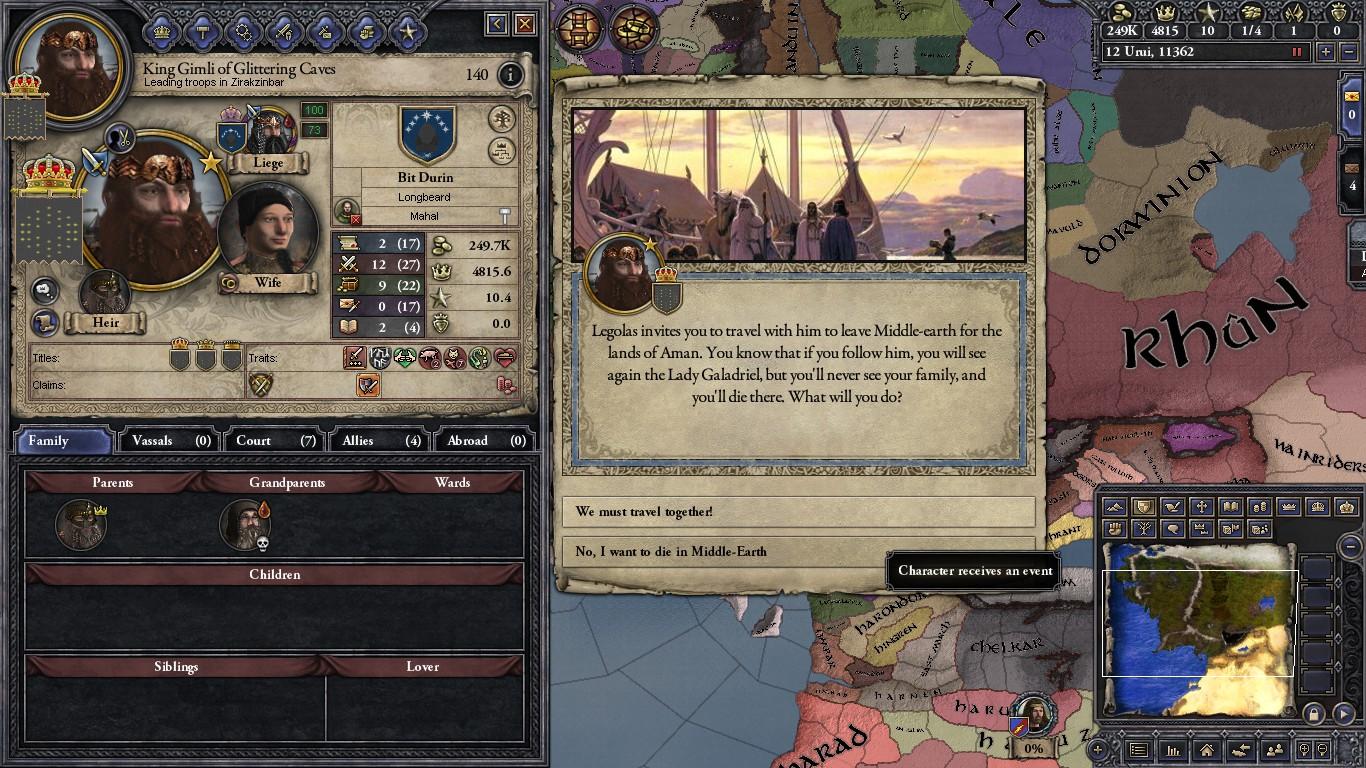Choose the option We must travel together!
Image resolution: width=1366 pixels, height=768 pixels.
click(x=798, y=511)
